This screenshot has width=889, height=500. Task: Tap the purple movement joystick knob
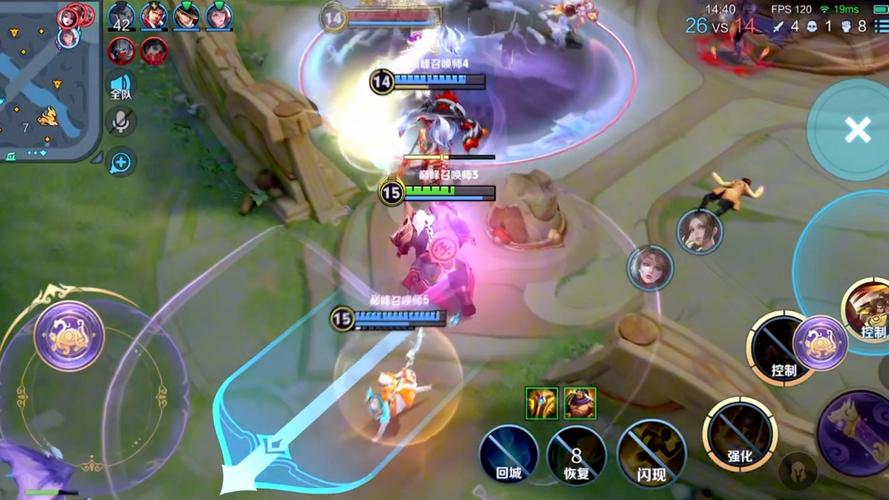coord(69,336)
